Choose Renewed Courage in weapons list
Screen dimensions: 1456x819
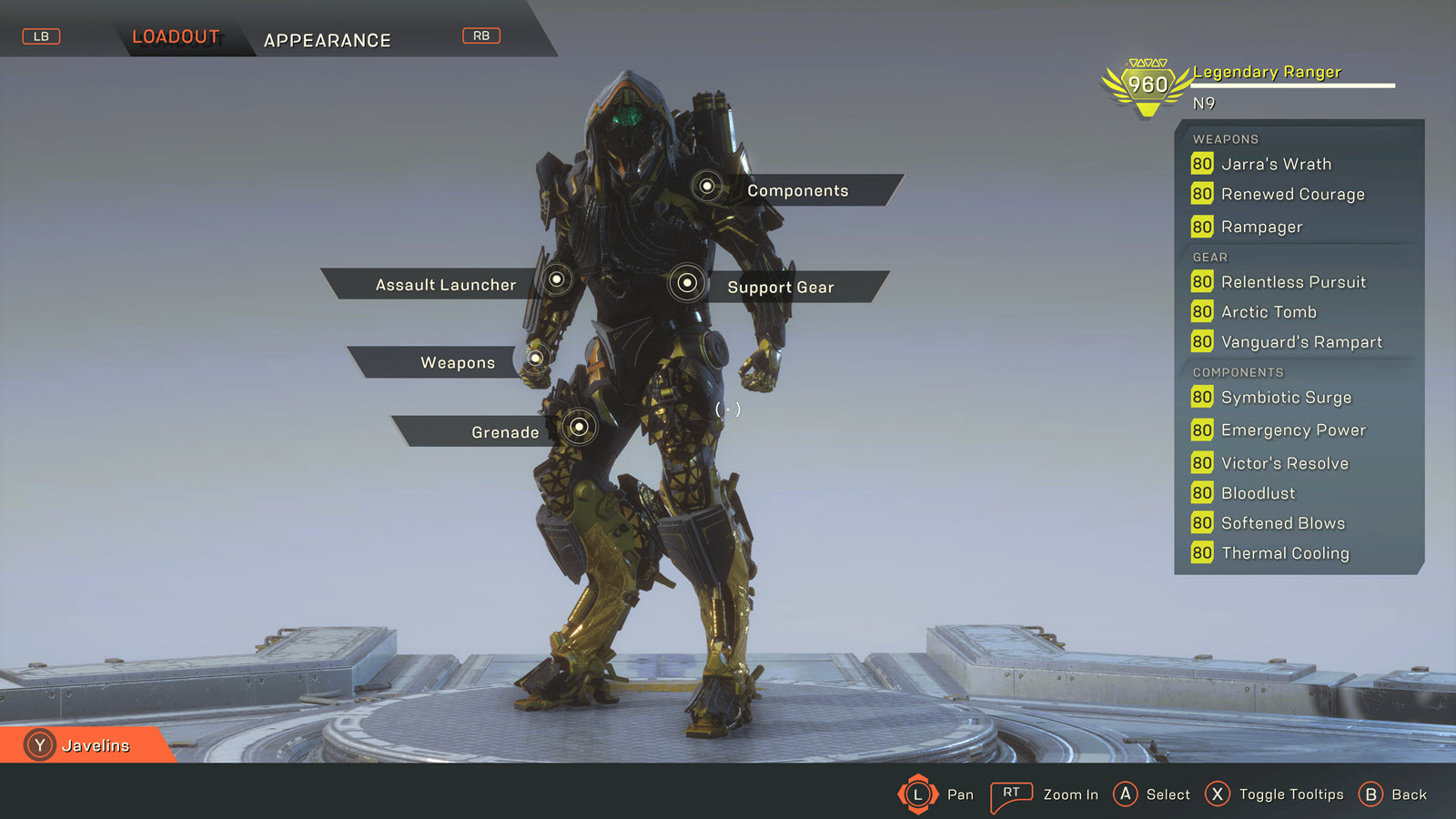point(1292,194)
